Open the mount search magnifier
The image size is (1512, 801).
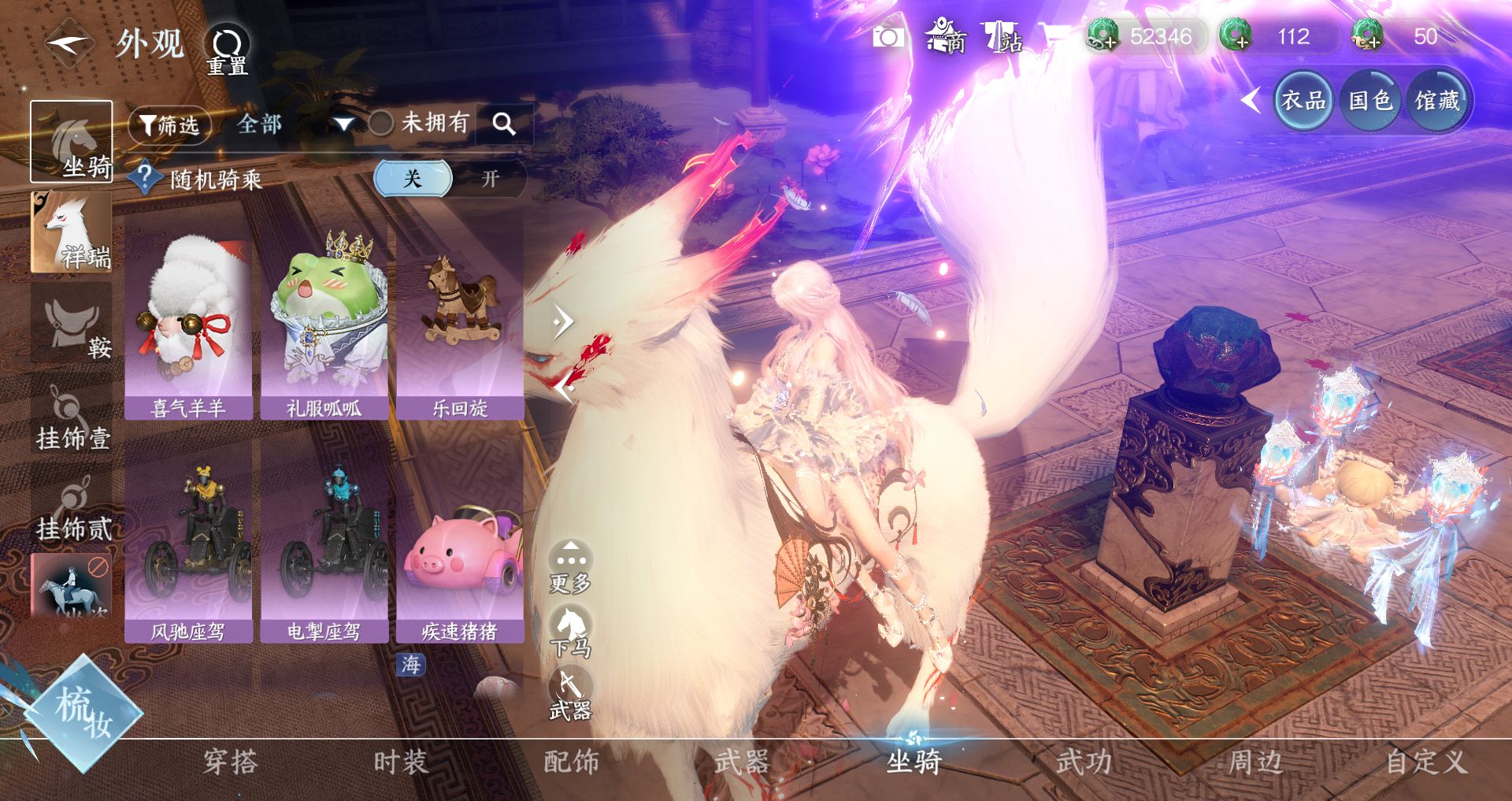(x=504, y=124)
